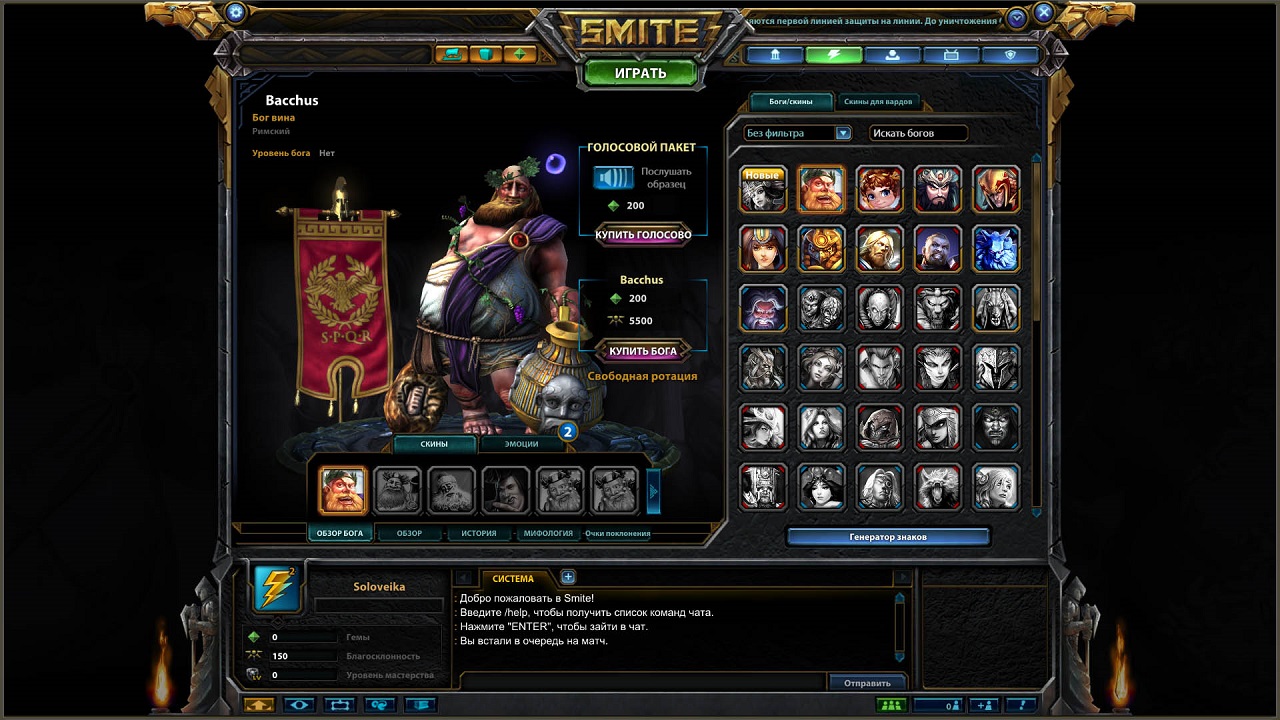Select the god portrait labeled Новые
Screen dimensions: 1280x720
[x=763, y=189]
